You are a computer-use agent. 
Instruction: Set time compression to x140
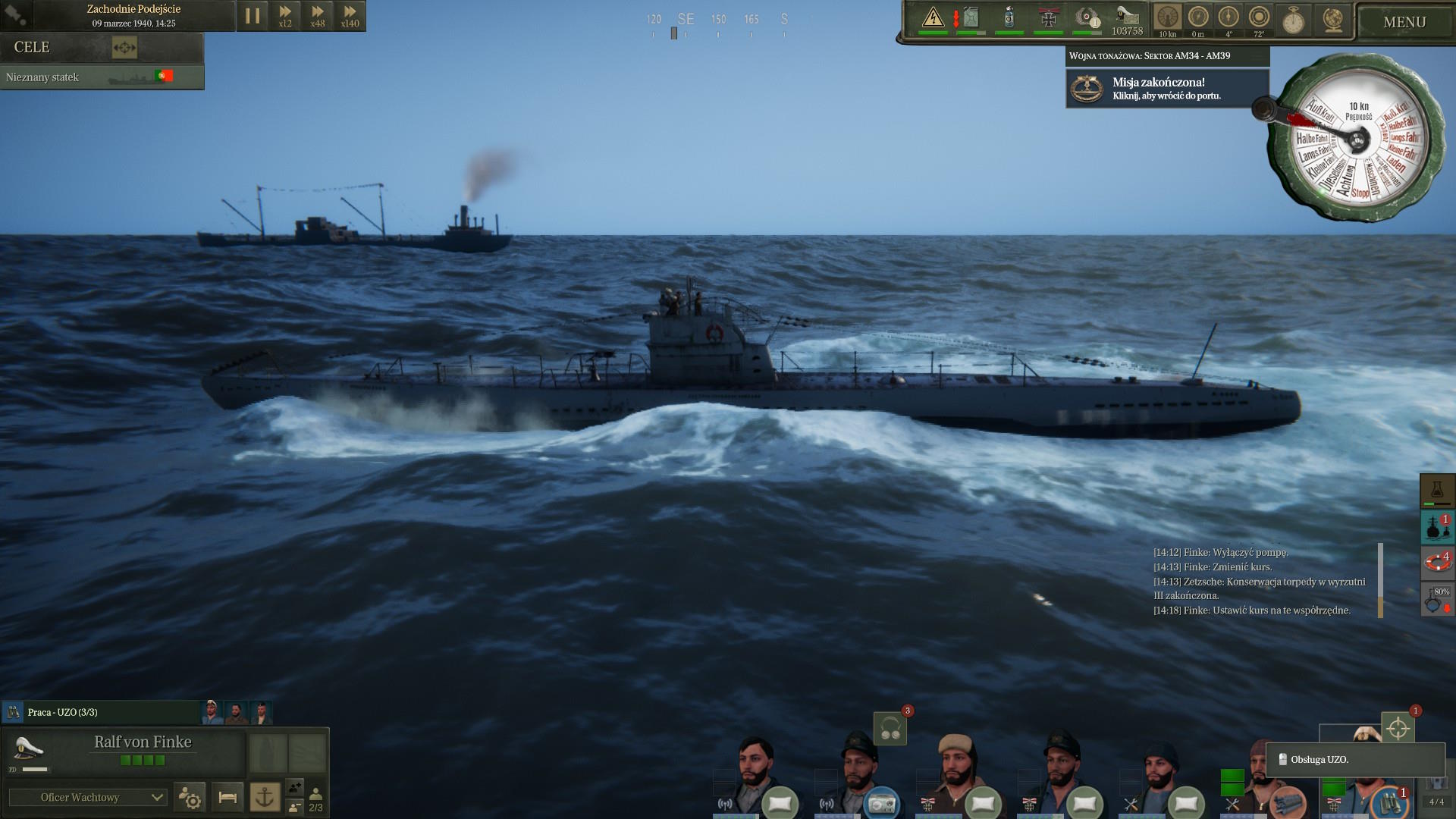pyautogui.click(x=350, y=16)
